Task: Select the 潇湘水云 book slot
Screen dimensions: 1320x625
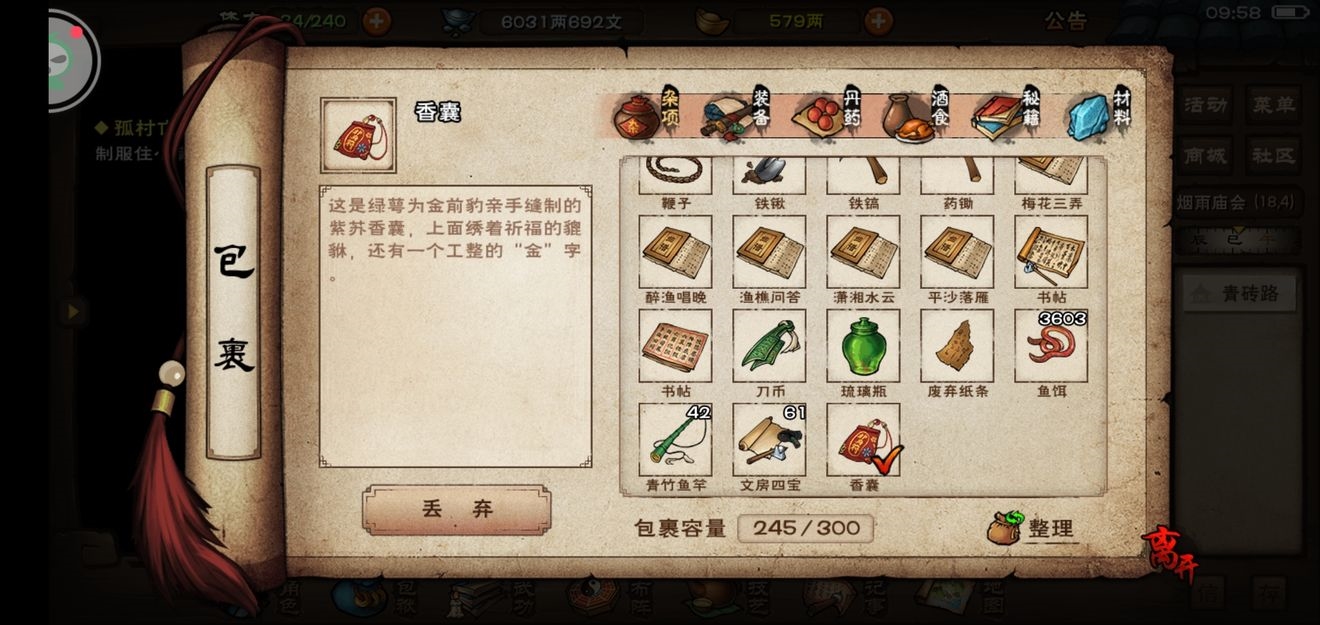Action: click(863, 253)
